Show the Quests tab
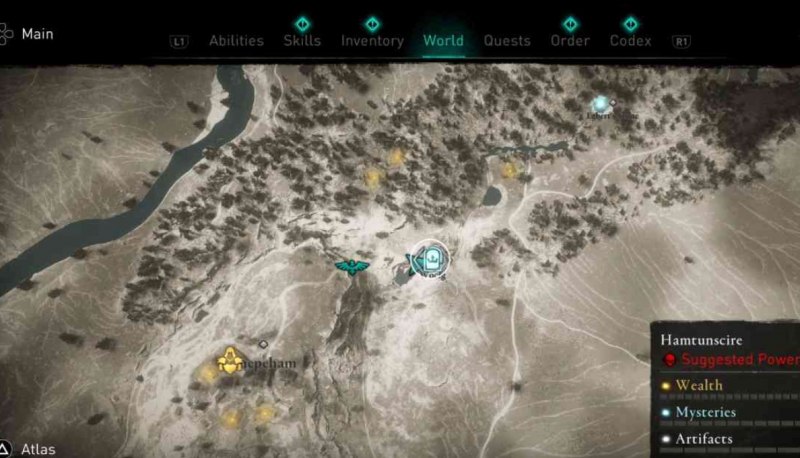The height and width of the screenshot is (458, 800). pos(507,41)
